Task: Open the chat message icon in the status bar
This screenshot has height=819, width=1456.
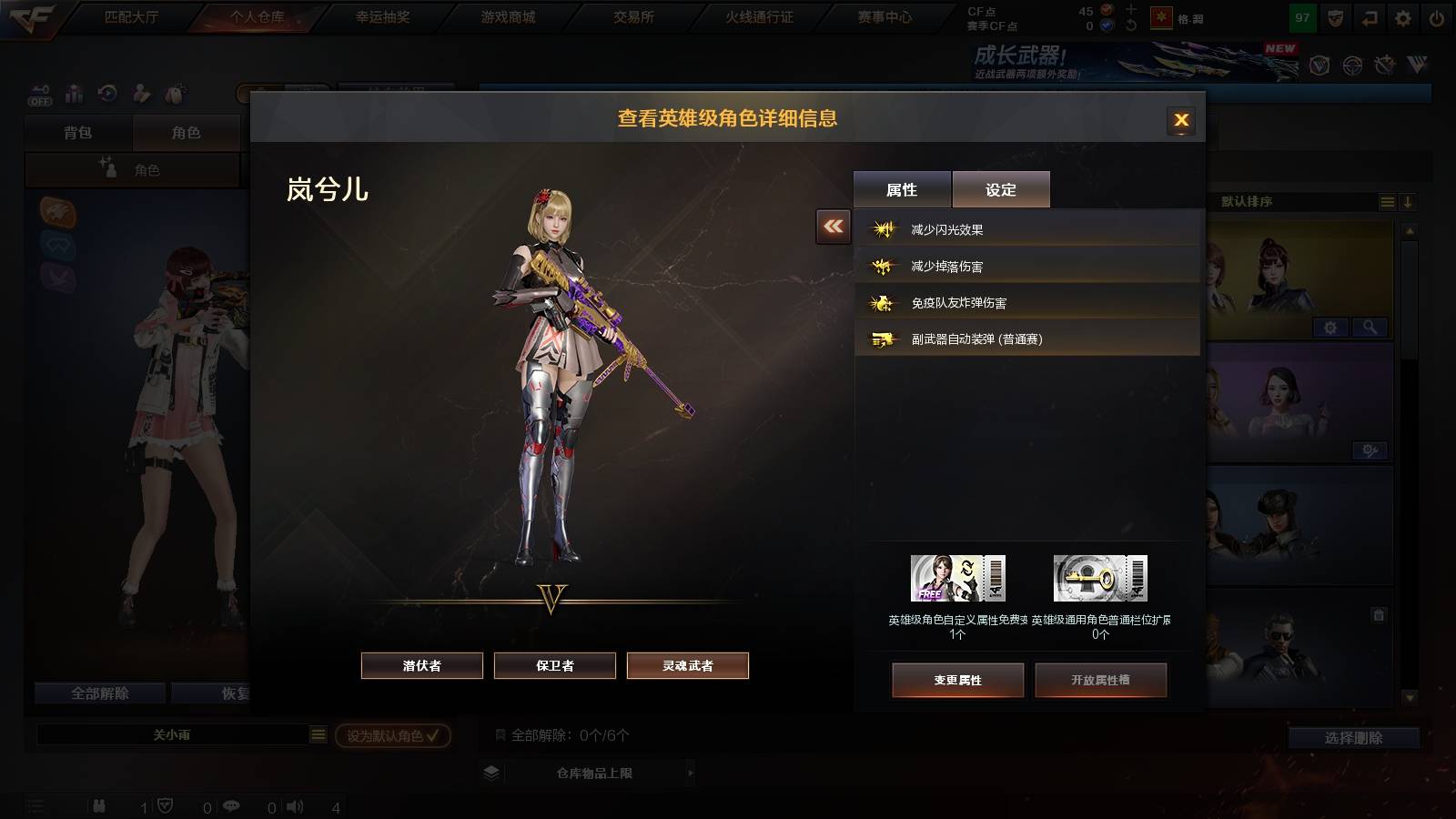Action: pyautogui.click(x=232, y=806)
